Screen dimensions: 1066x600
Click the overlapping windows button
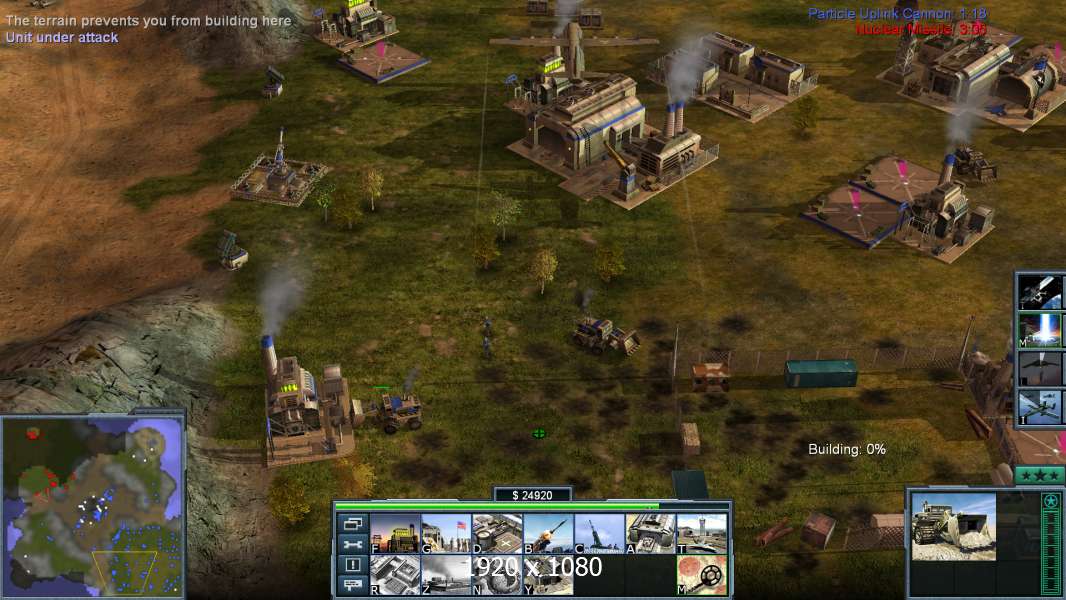pos(352,523)
